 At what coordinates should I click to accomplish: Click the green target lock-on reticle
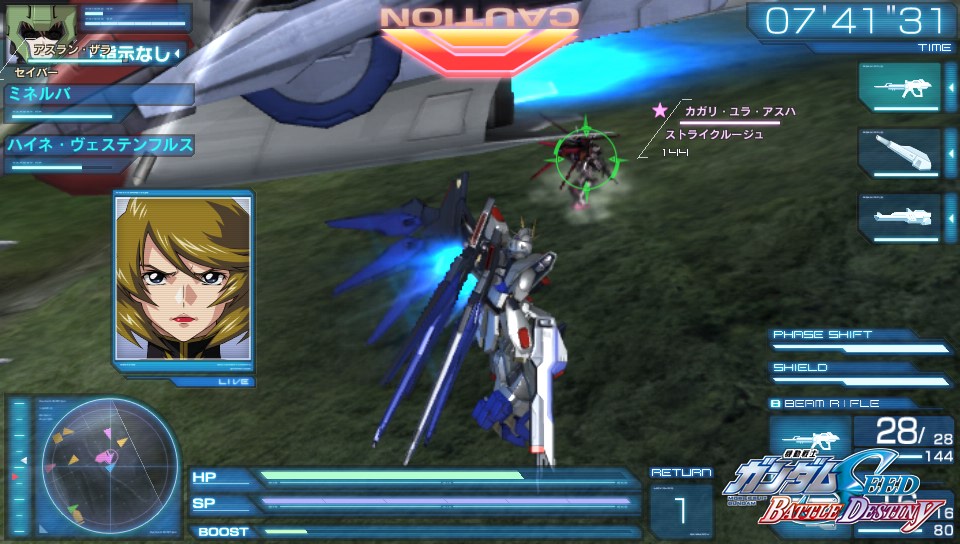point(584,155)
